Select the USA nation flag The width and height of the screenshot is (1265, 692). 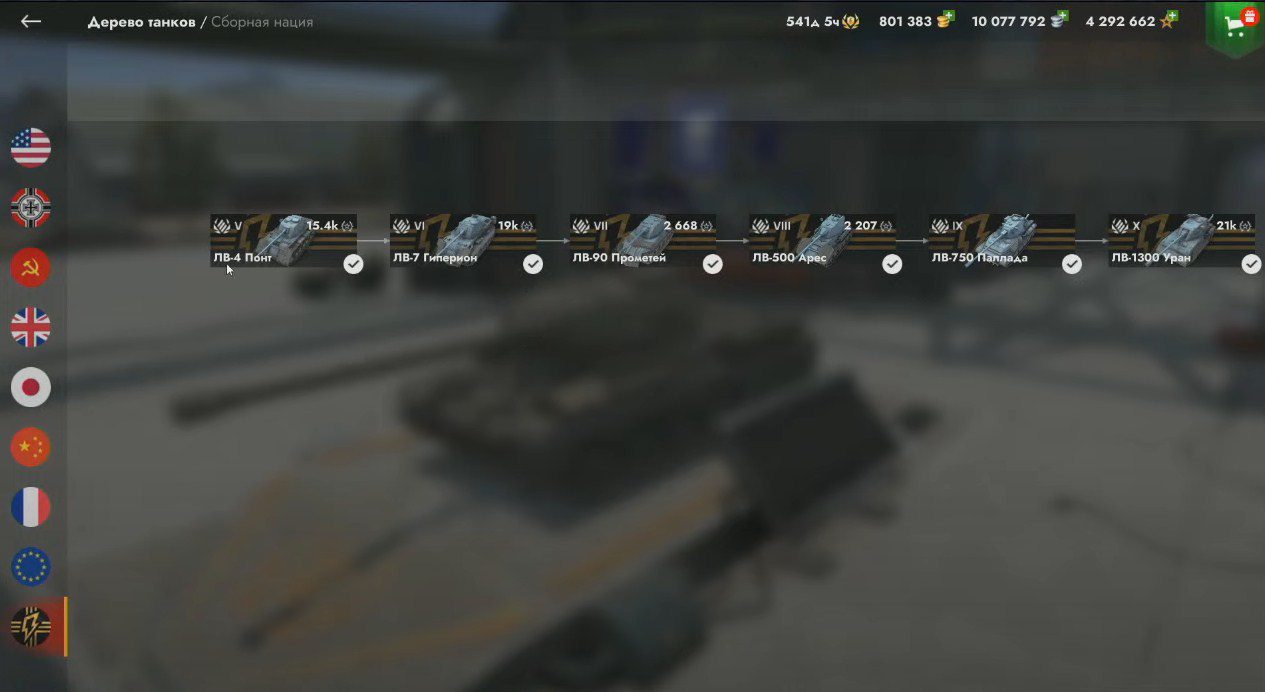pos(31,148)
